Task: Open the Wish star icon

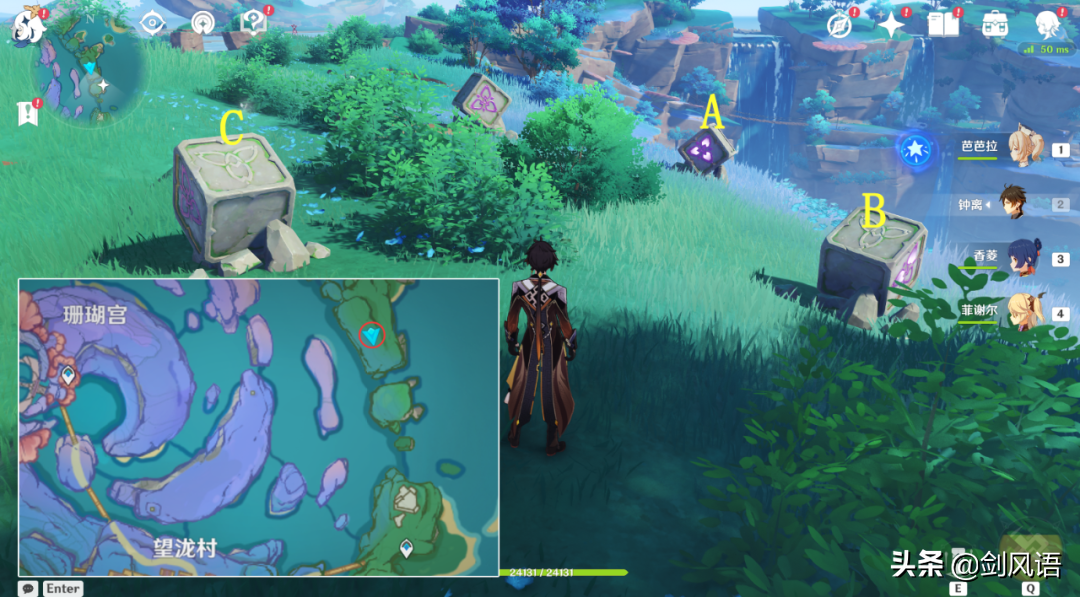Action: coord(891,24)
